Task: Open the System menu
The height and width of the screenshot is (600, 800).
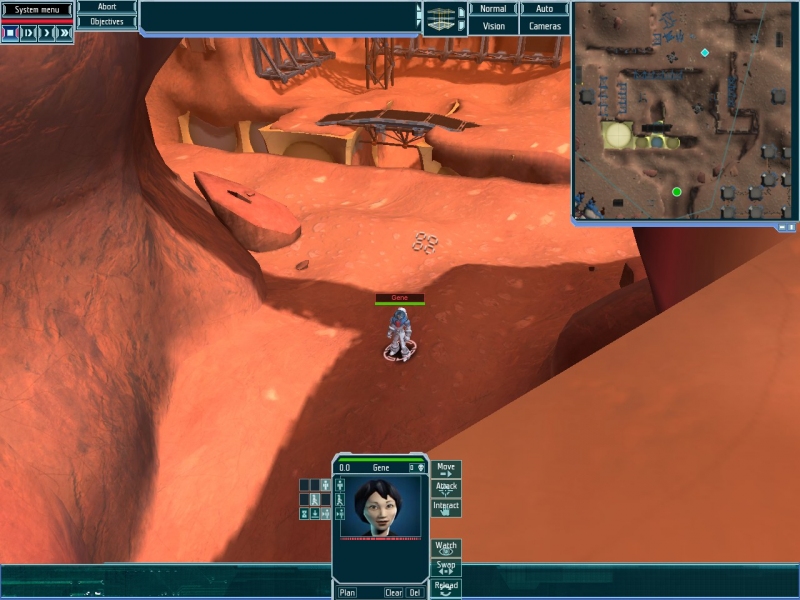Action: (37, 10)
